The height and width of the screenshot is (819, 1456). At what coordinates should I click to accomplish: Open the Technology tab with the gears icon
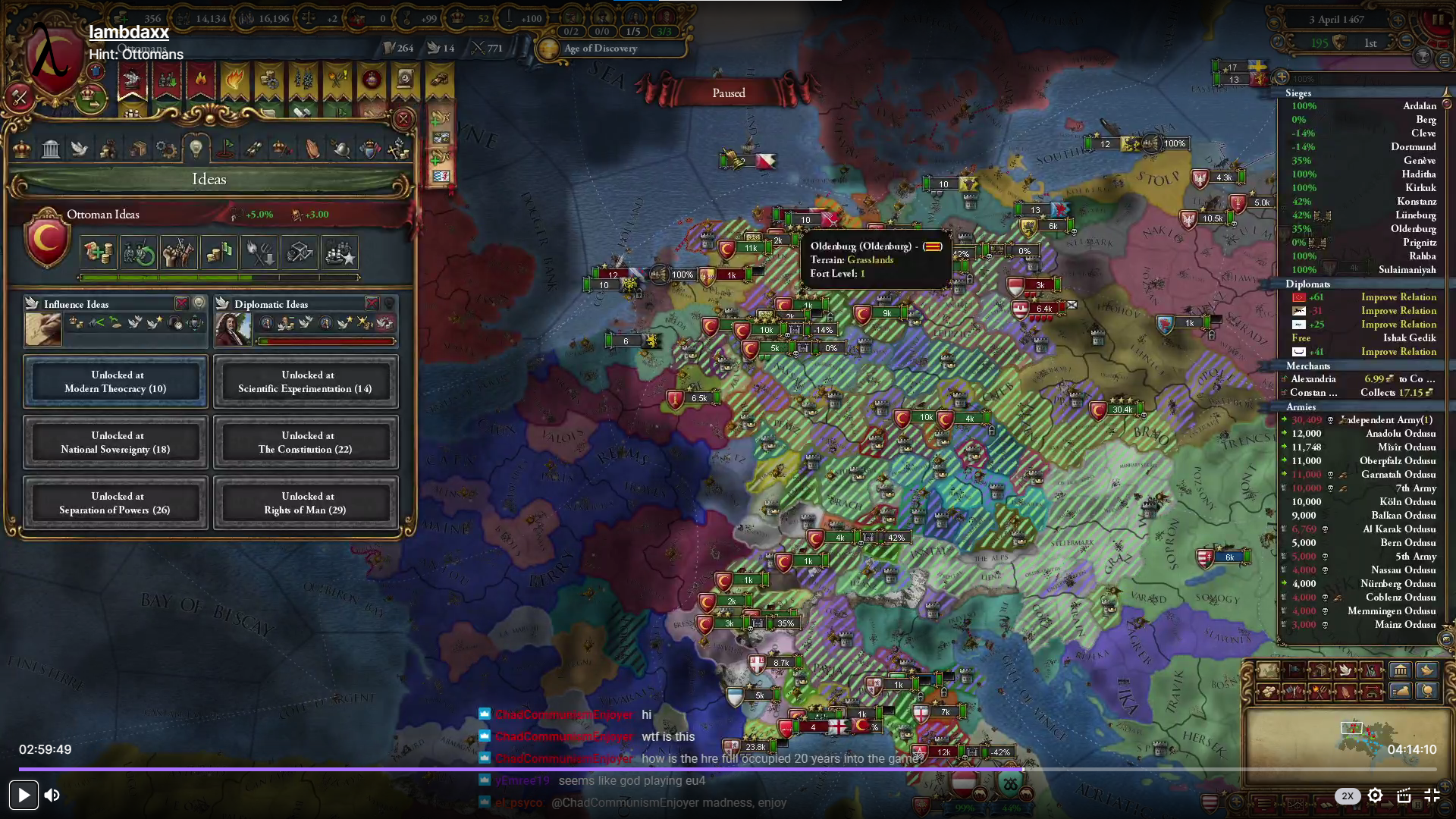coord(166,149)
